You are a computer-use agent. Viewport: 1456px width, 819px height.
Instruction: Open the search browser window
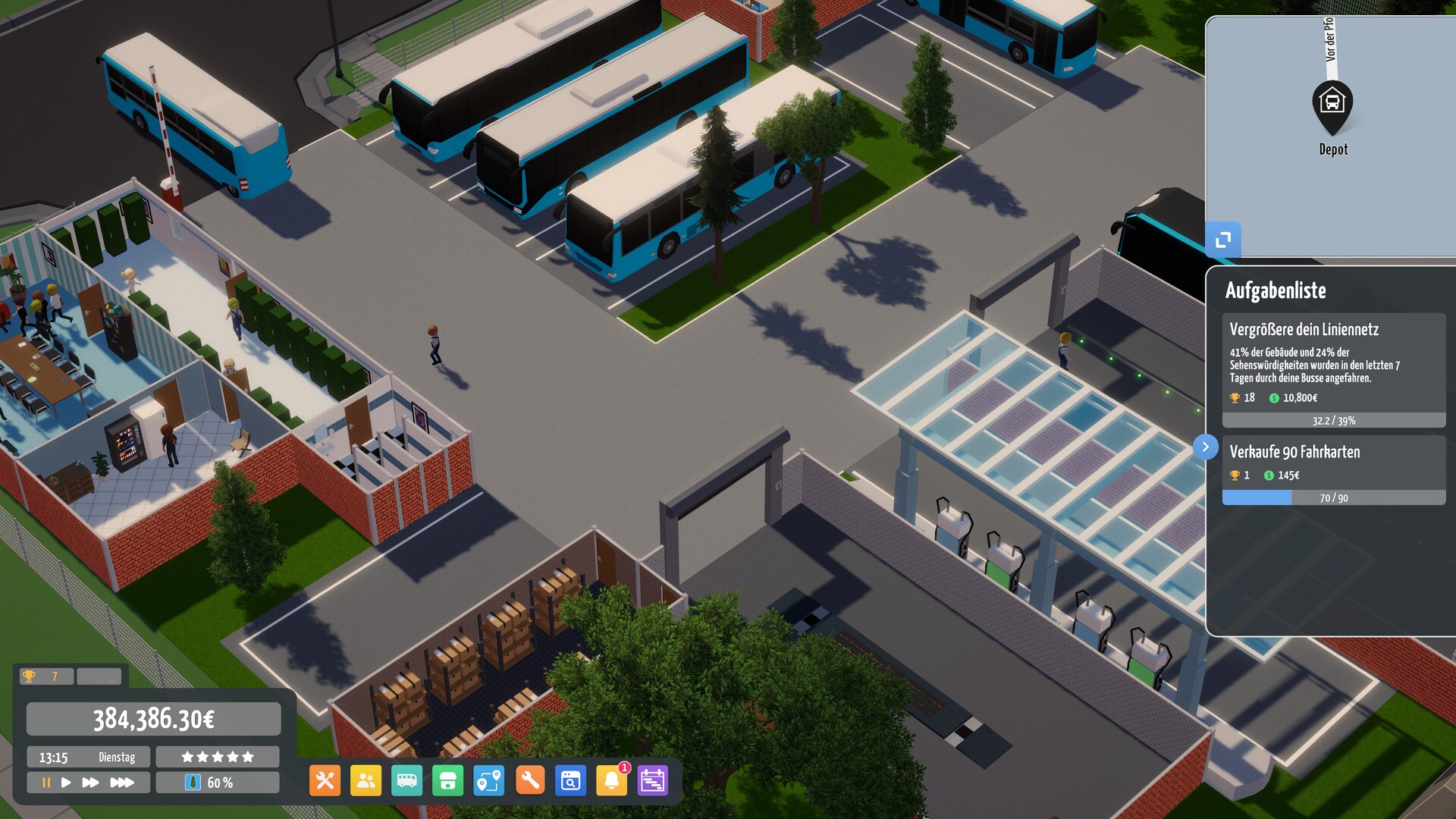tap(572, 780)
